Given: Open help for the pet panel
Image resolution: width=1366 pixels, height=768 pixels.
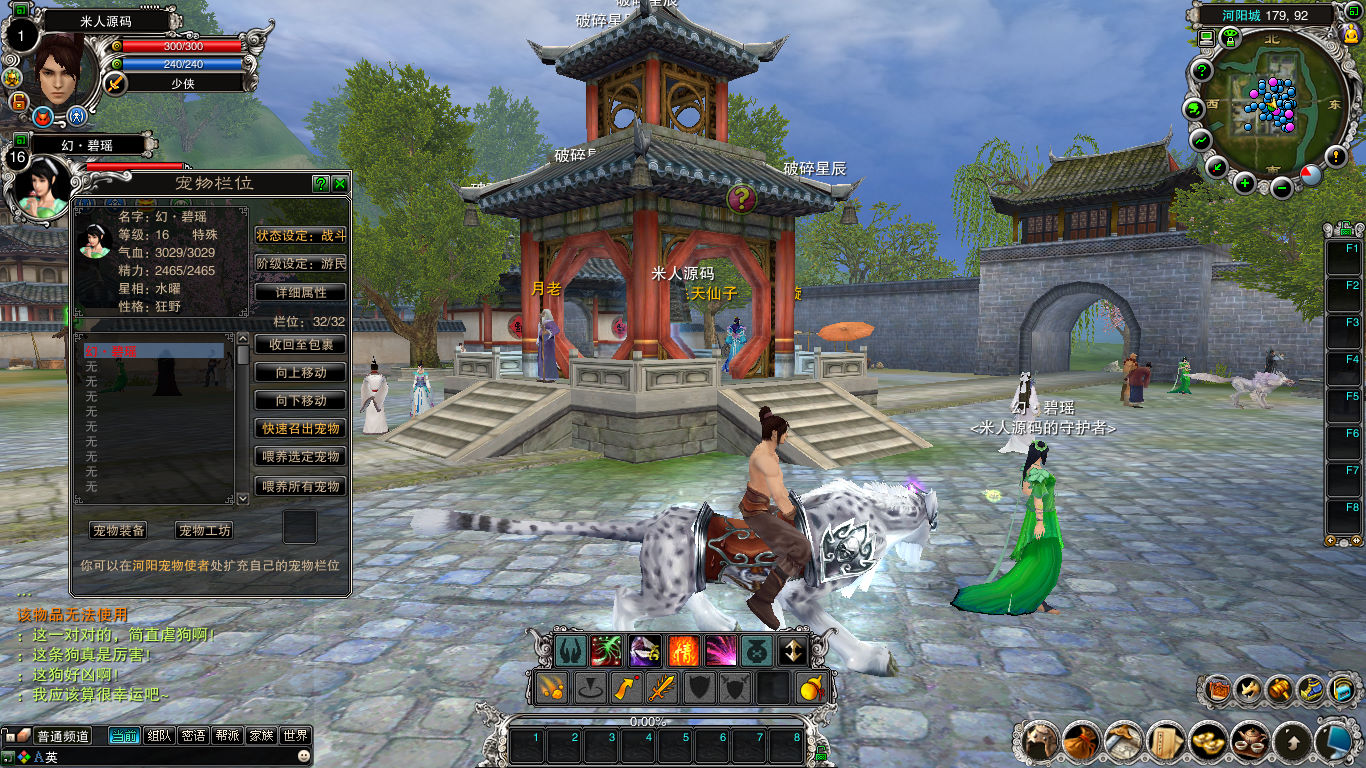Looking at the screenshot, I should point(321,184).
